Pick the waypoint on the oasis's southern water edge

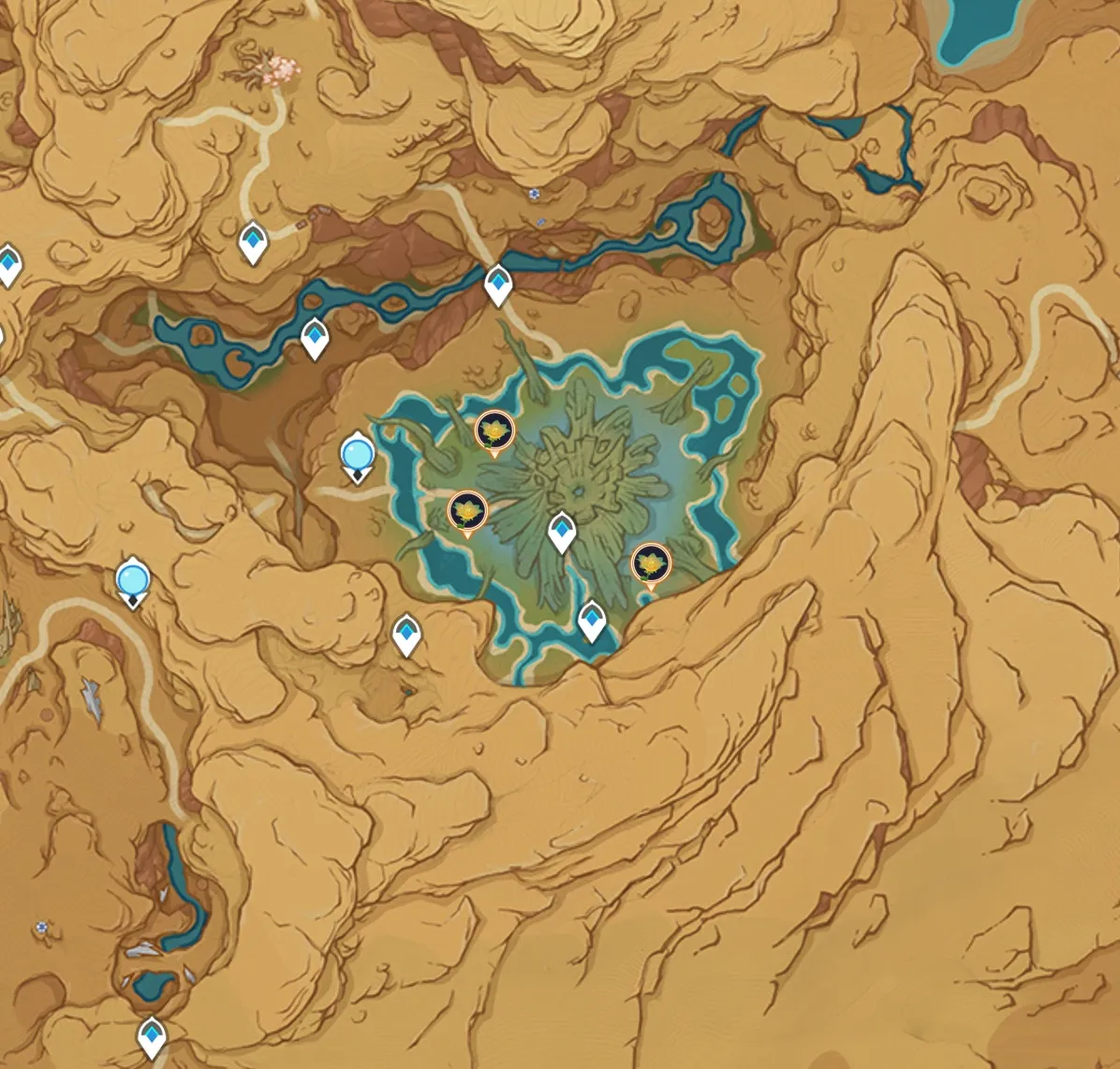(x=592, y=621)
